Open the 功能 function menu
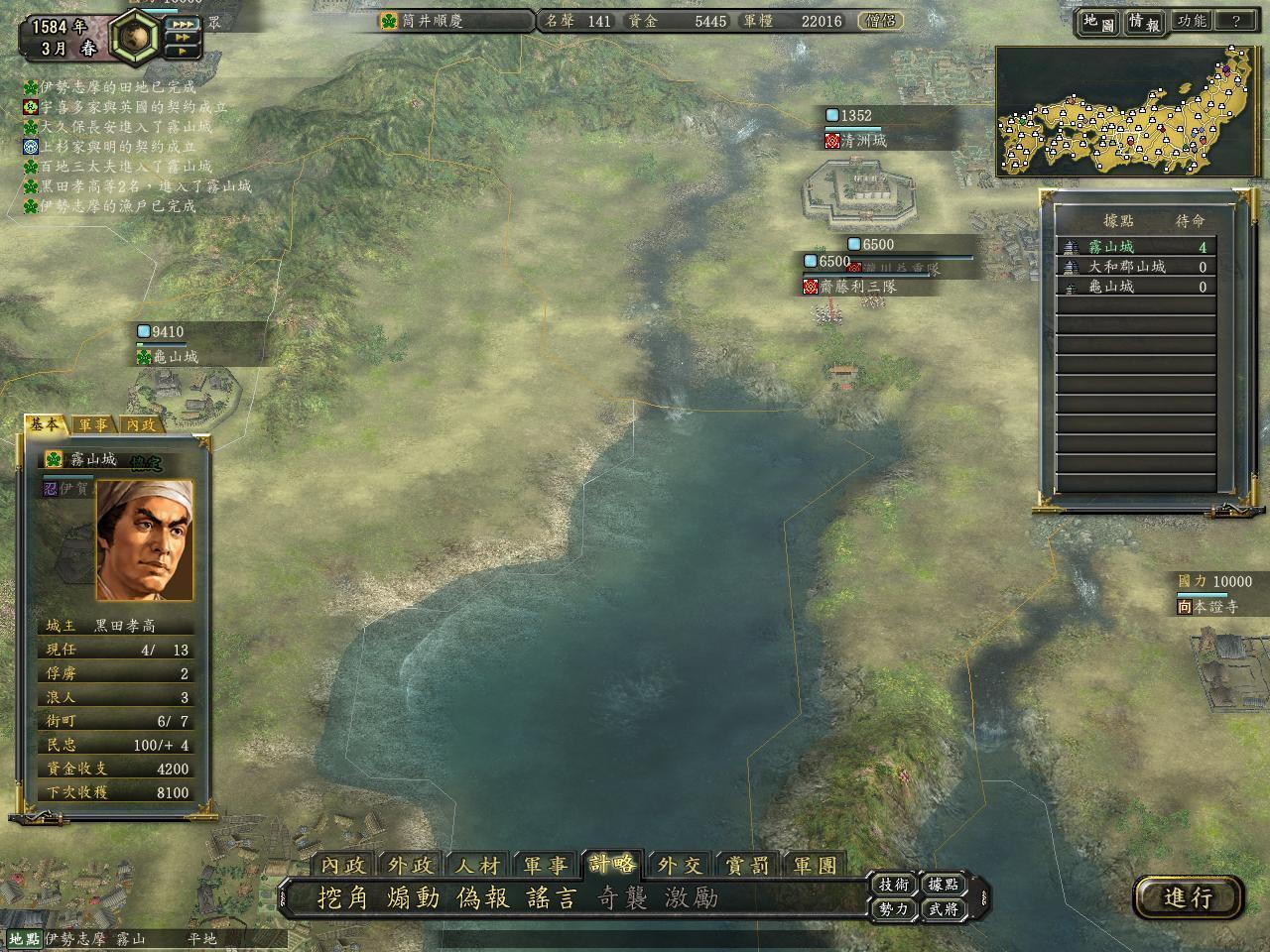The height and width of the screenshot is (952, 1270). point(1192,21)
